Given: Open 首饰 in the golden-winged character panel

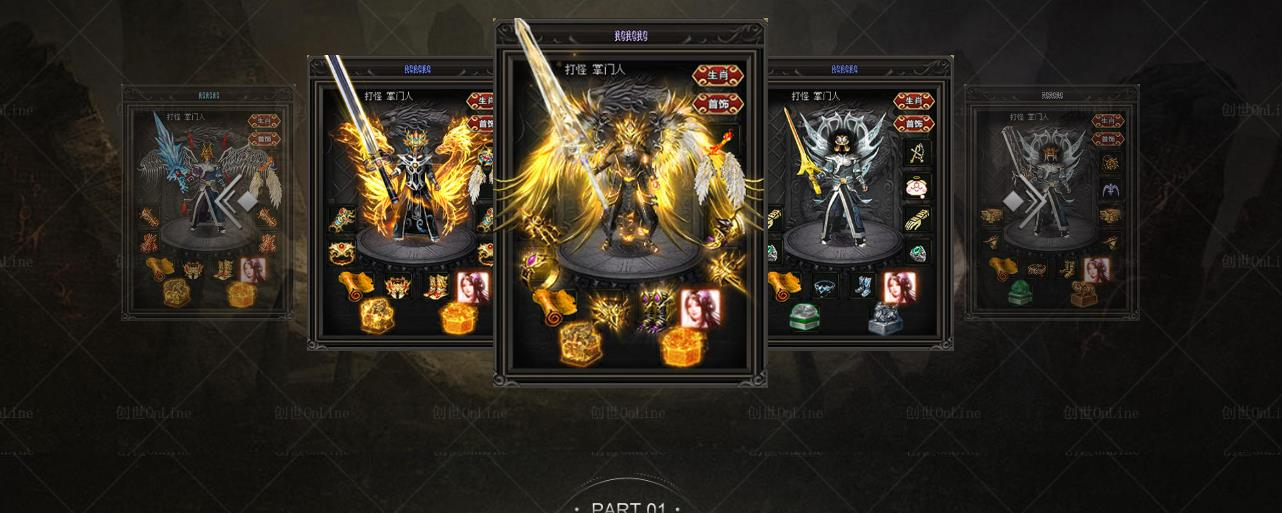Looking at the screenshot, I should [717, 103].
